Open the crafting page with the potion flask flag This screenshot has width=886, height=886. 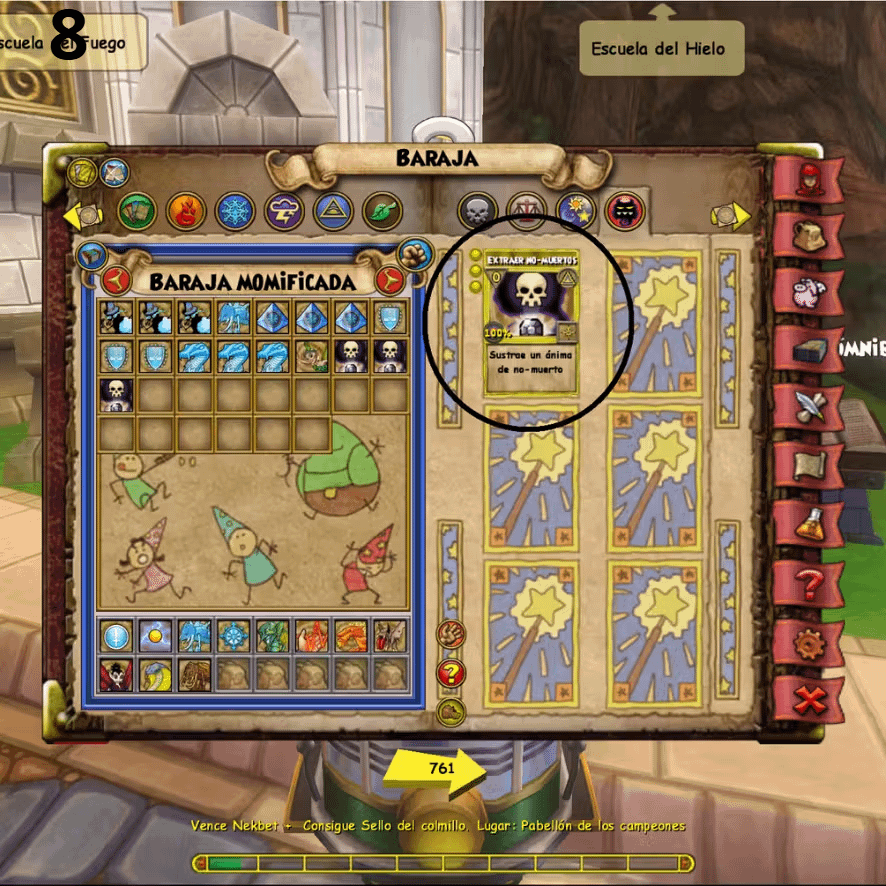point(807,524)
